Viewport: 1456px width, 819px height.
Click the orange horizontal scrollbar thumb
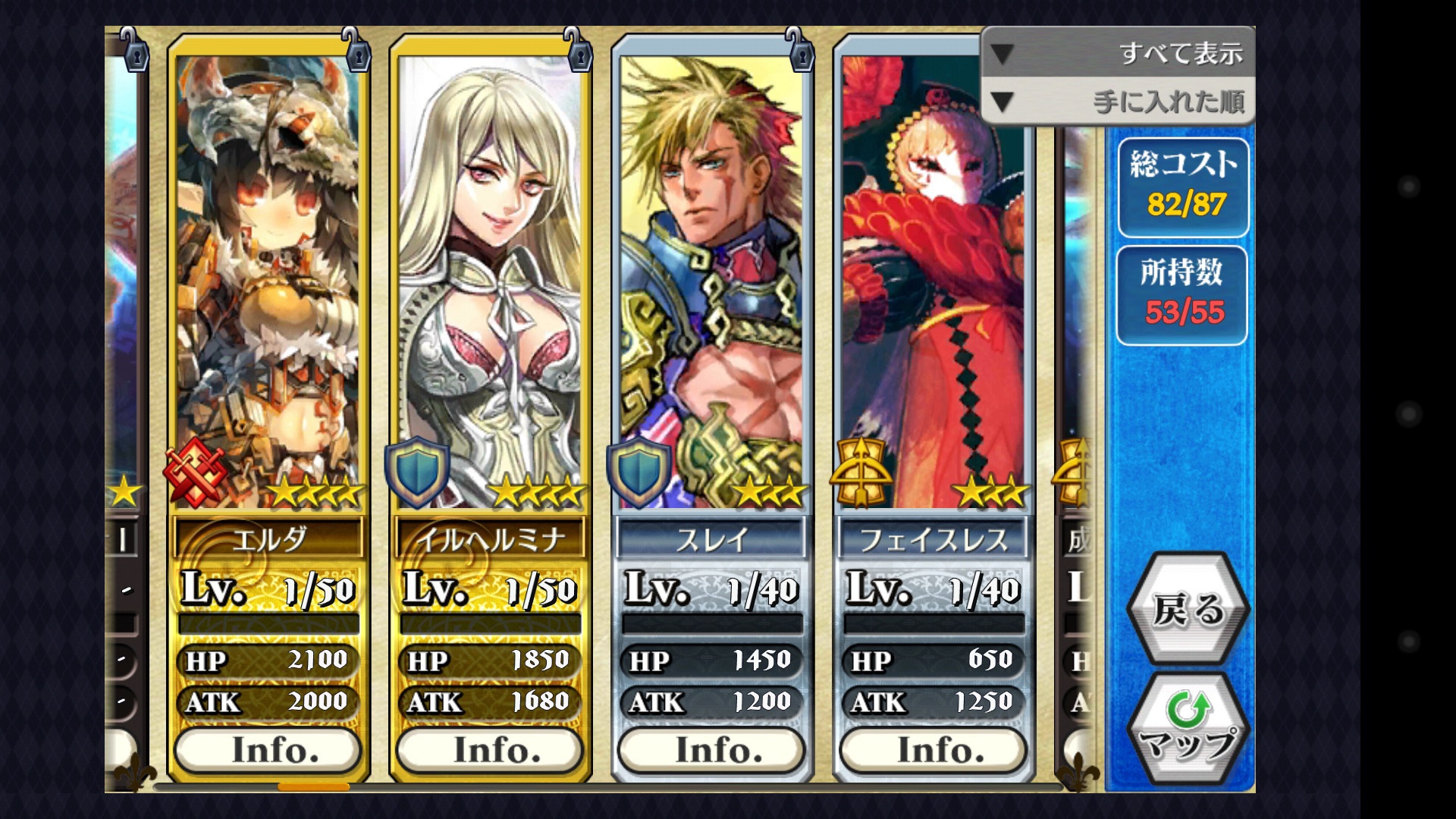314,787
